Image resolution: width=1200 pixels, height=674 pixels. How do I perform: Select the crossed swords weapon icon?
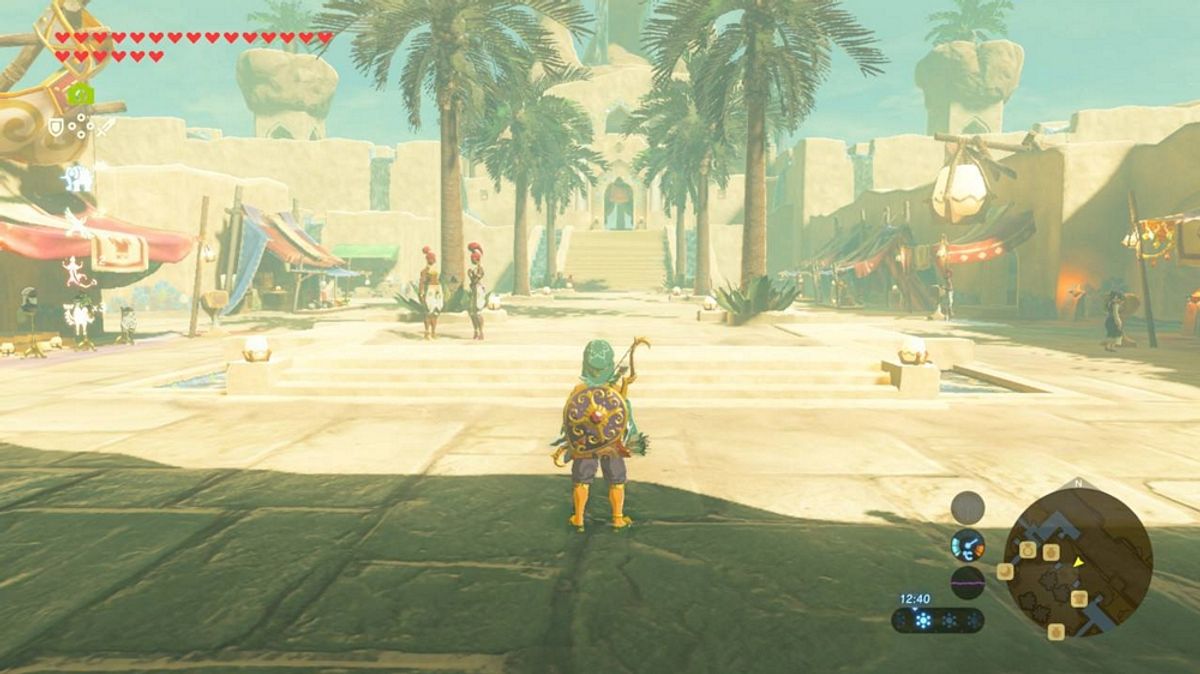pos(105,127)
